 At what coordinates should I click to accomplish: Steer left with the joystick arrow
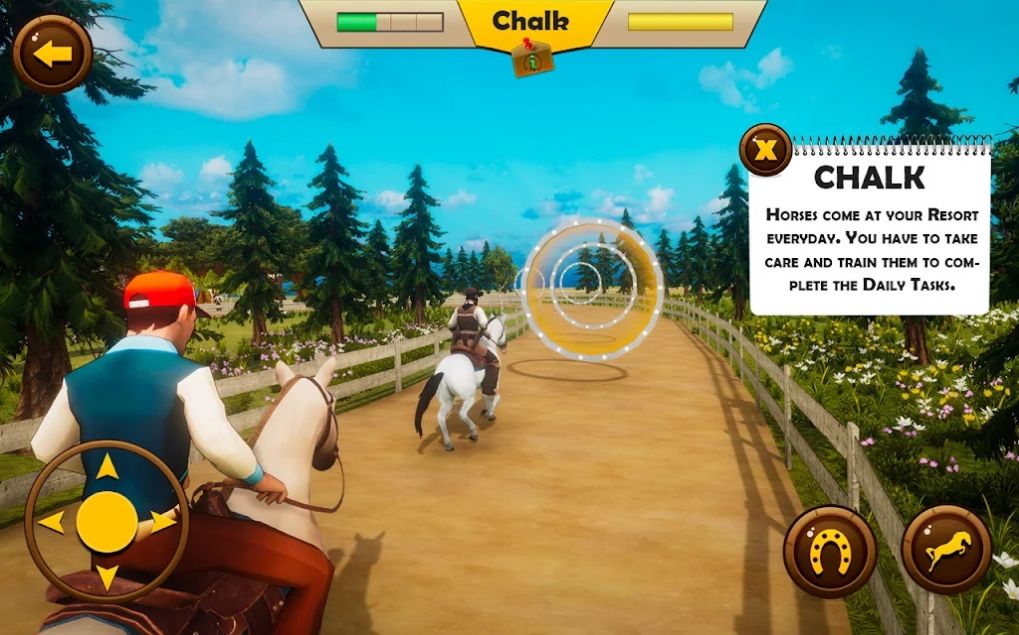click(x=51, y=522)
